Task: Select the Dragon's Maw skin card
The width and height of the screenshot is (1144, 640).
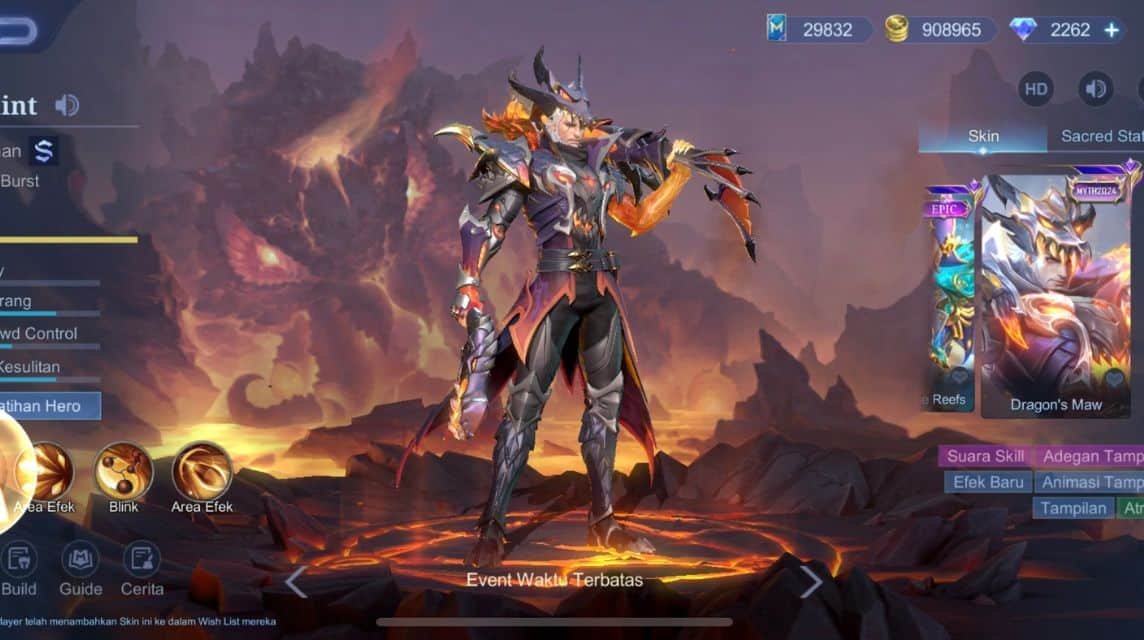Action: 1056,295
